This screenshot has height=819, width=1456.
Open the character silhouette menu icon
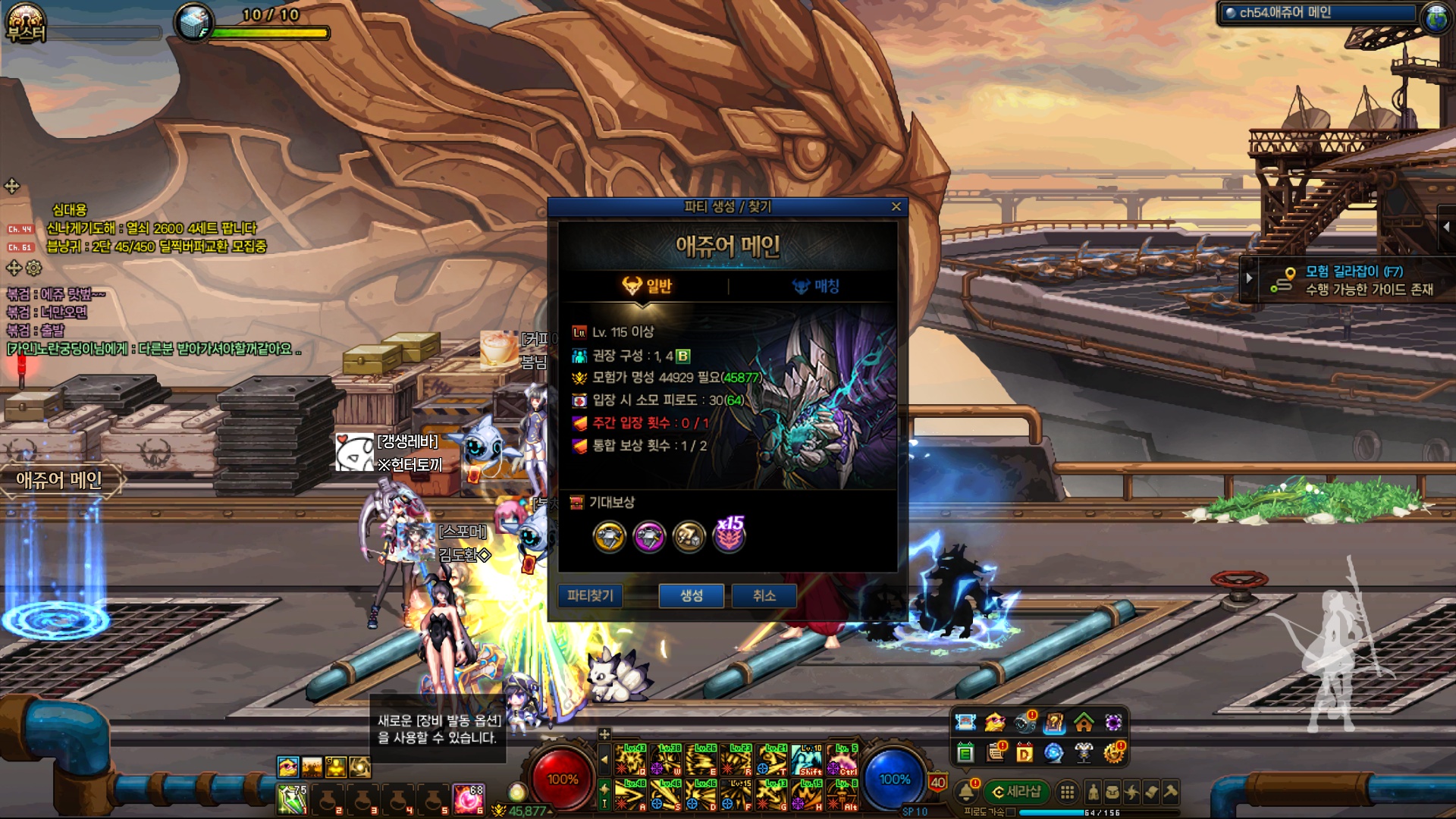pyautogui.click(x=1093, y=792)
